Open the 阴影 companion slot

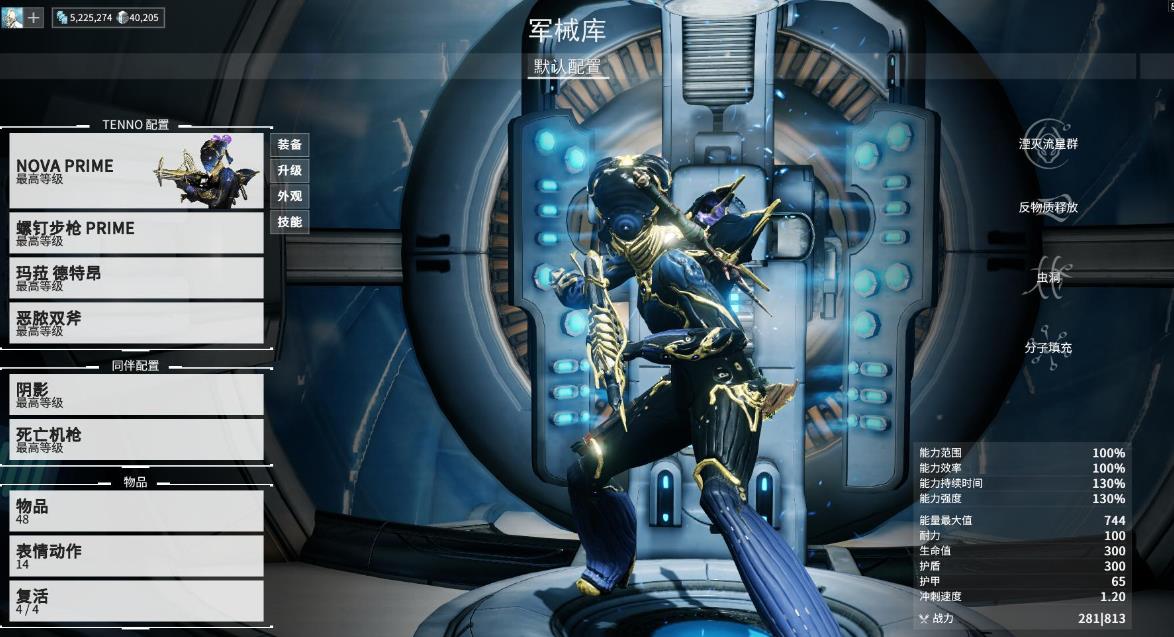point(136,395)
